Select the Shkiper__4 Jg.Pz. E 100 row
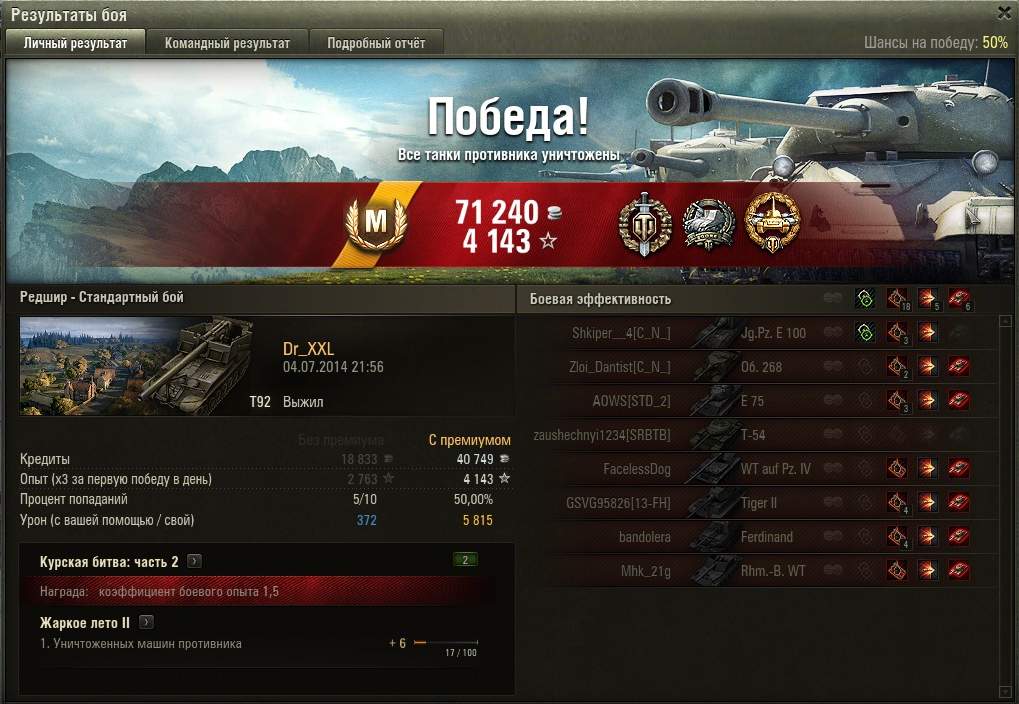This screenshot has height=704, width=1019. tap(700, 333)
